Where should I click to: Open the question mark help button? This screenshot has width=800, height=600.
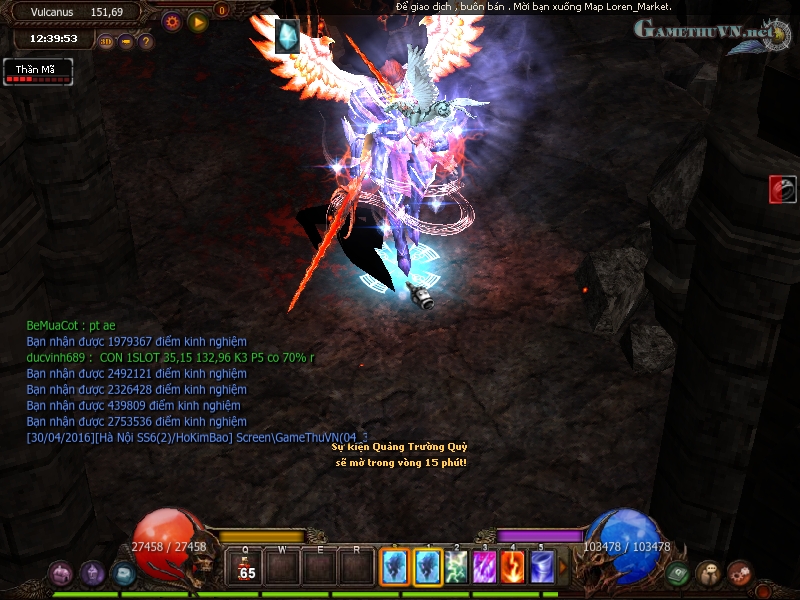(x=146, y=42)
